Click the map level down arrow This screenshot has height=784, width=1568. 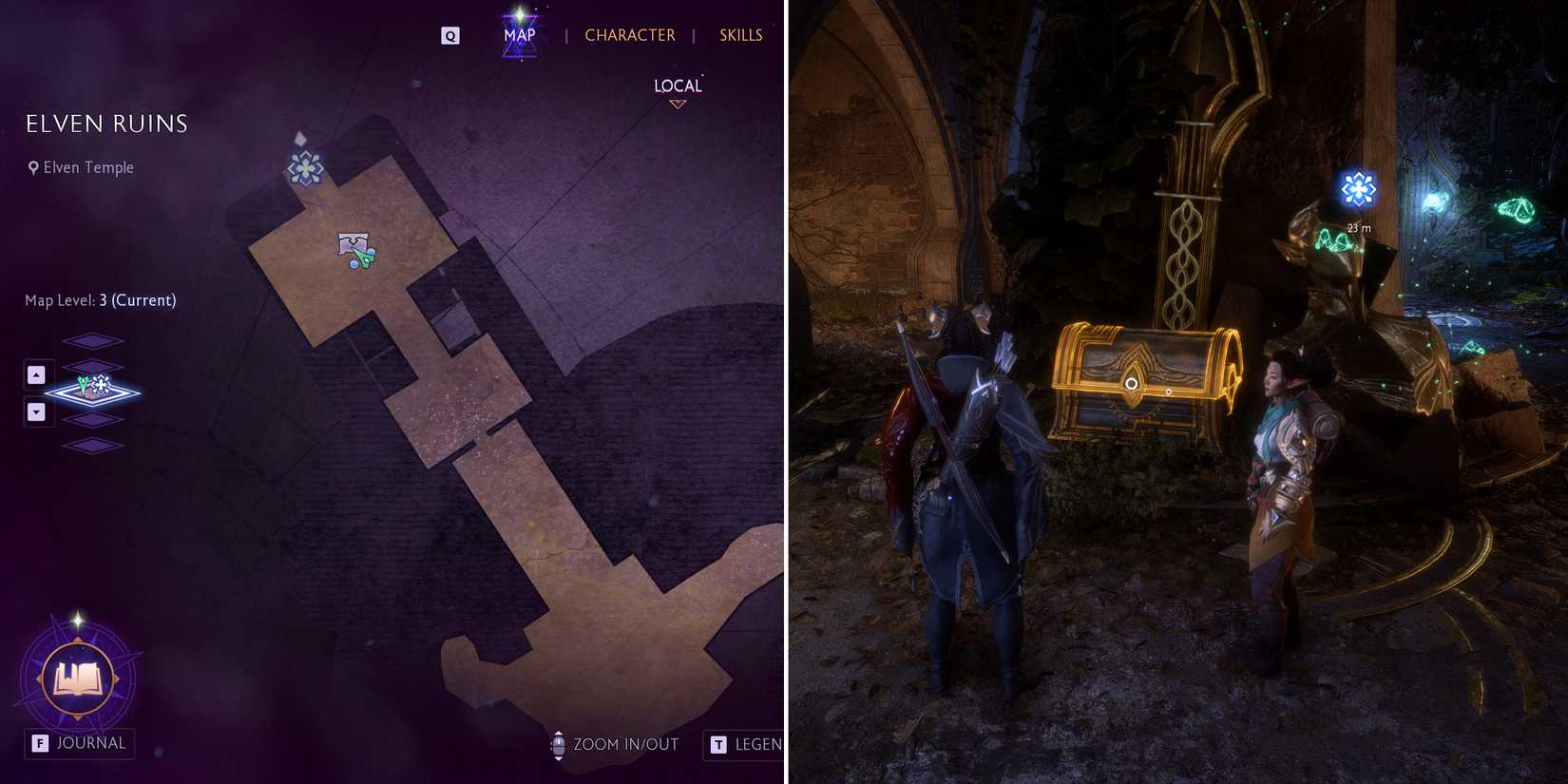[37, 411]
